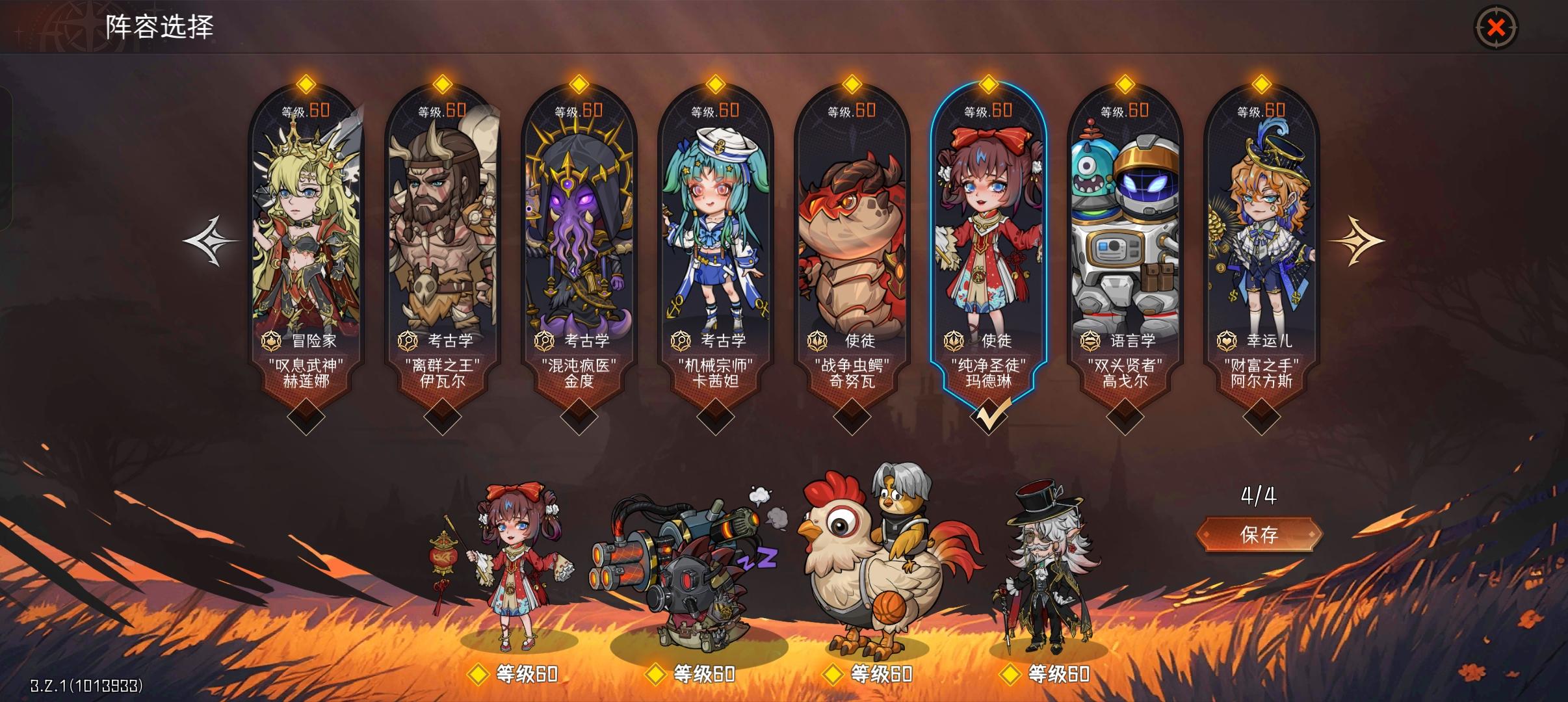Toggle selection of the 伊瓦尔 character card

pyautogui.click(x=441, y=240)
